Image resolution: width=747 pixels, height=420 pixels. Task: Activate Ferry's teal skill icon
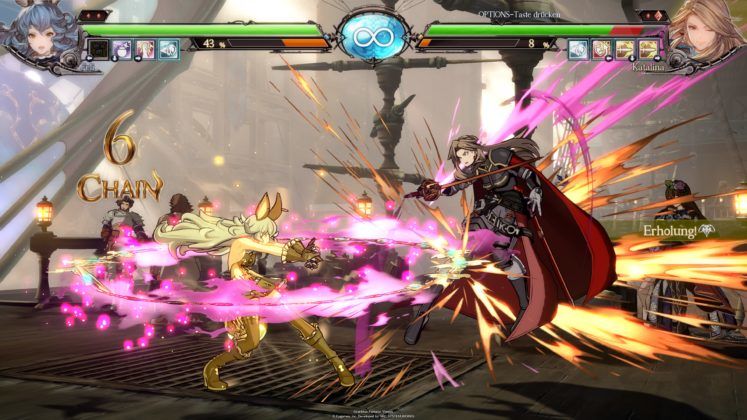169,48
